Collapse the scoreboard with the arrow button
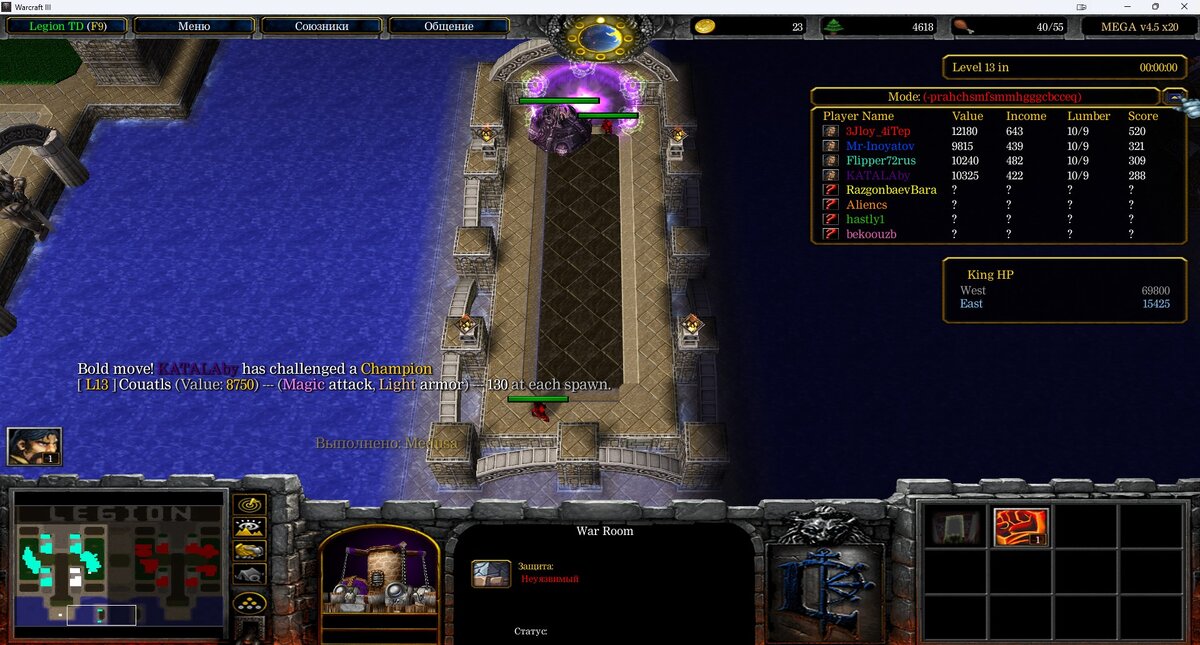The height and width of the screenshot is (645, 1200). pos(1174,96)
